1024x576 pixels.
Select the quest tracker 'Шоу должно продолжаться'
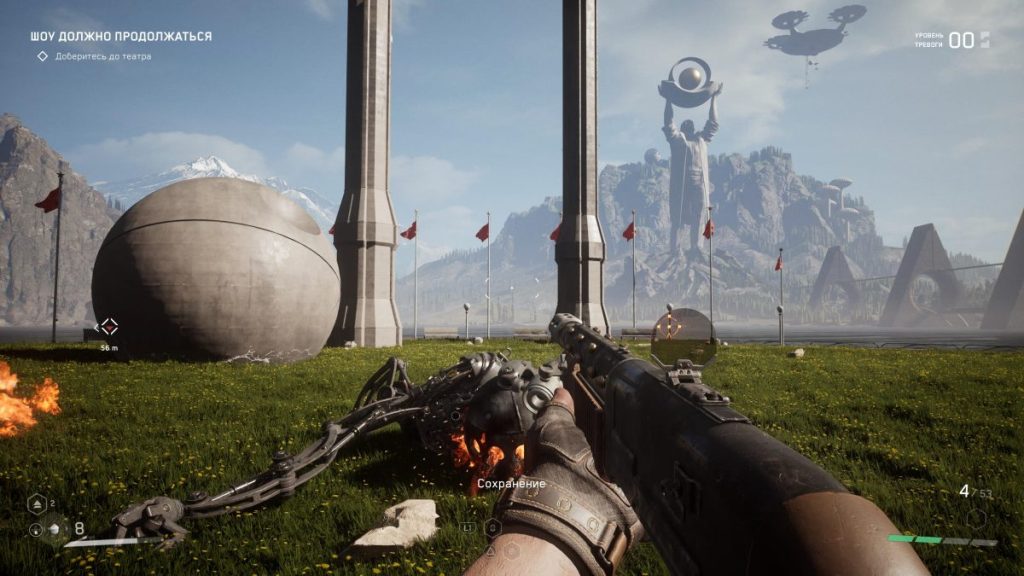[120, 36]
